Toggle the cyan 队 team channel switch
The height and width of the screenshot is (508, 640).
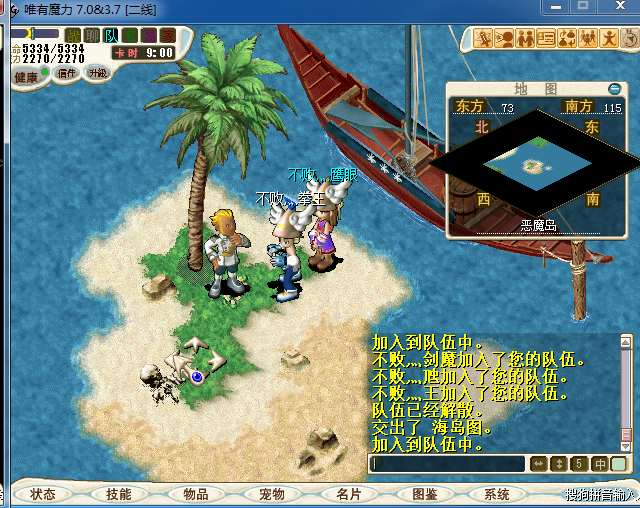[x=112, y=36]
